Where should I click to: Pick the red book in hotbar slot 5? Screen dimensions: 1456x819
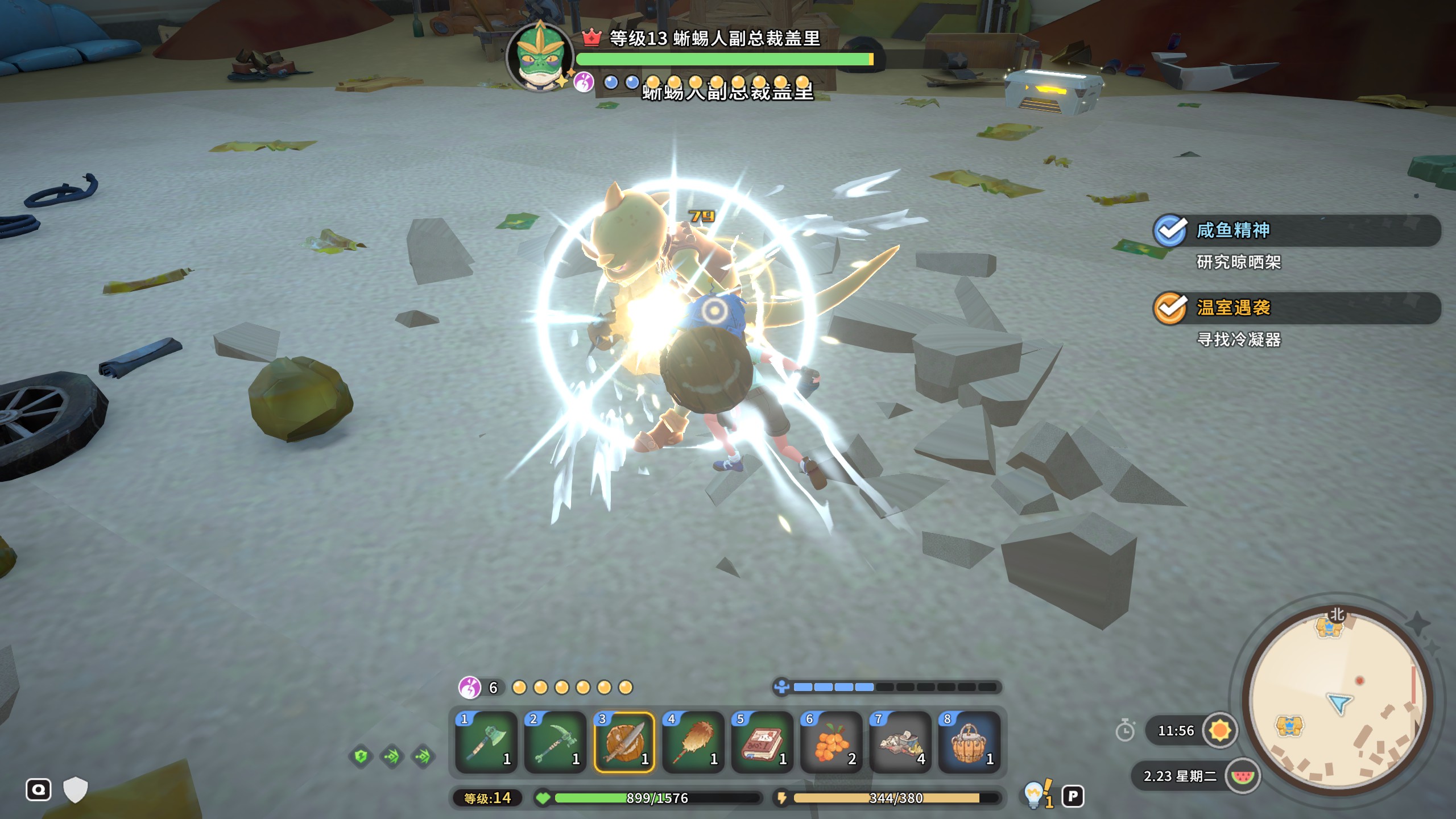point(762,742)
